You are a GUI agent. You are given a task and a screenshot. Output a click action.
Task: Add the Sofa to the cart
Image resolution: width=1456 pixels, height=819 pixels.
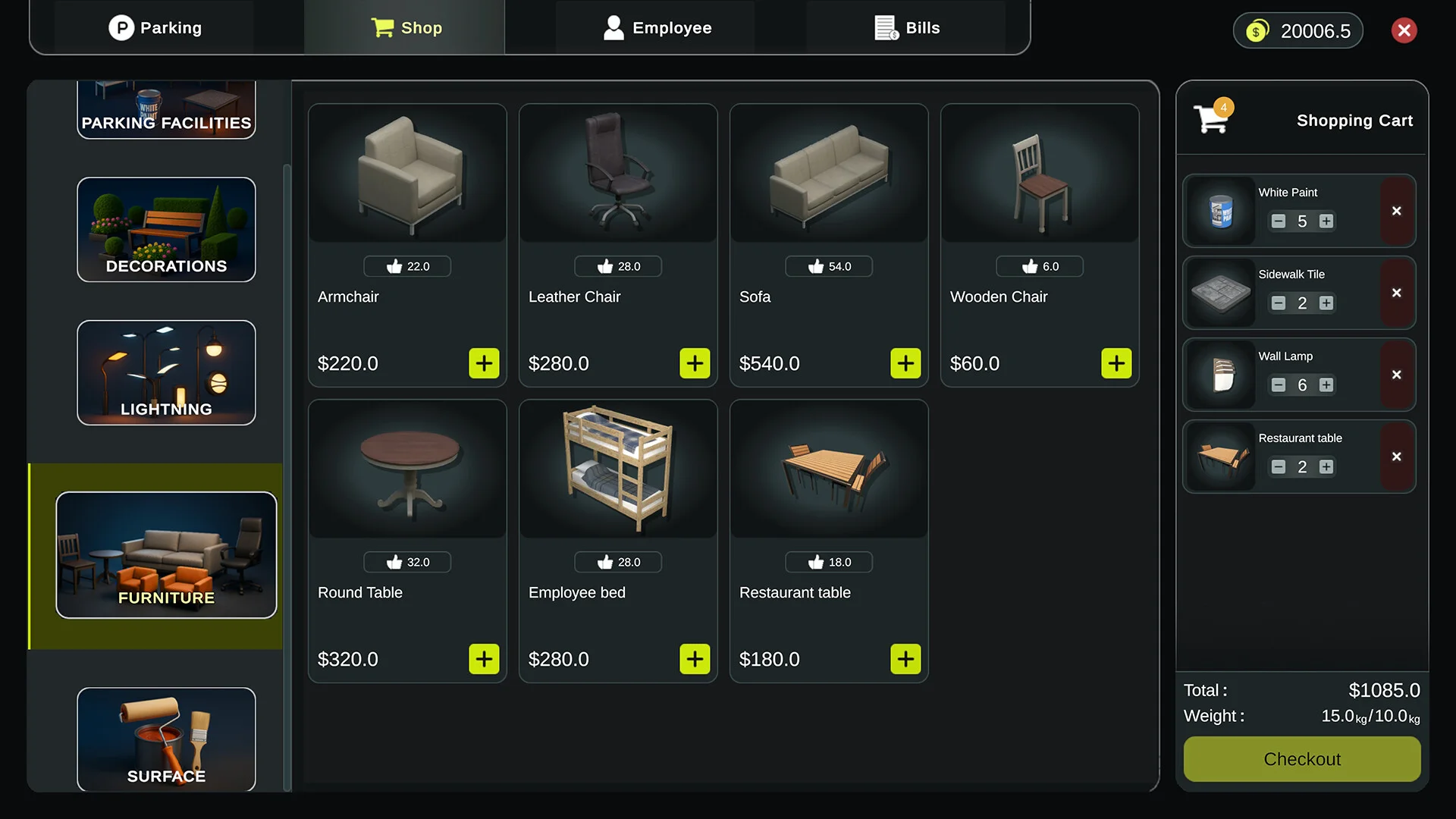905,363
